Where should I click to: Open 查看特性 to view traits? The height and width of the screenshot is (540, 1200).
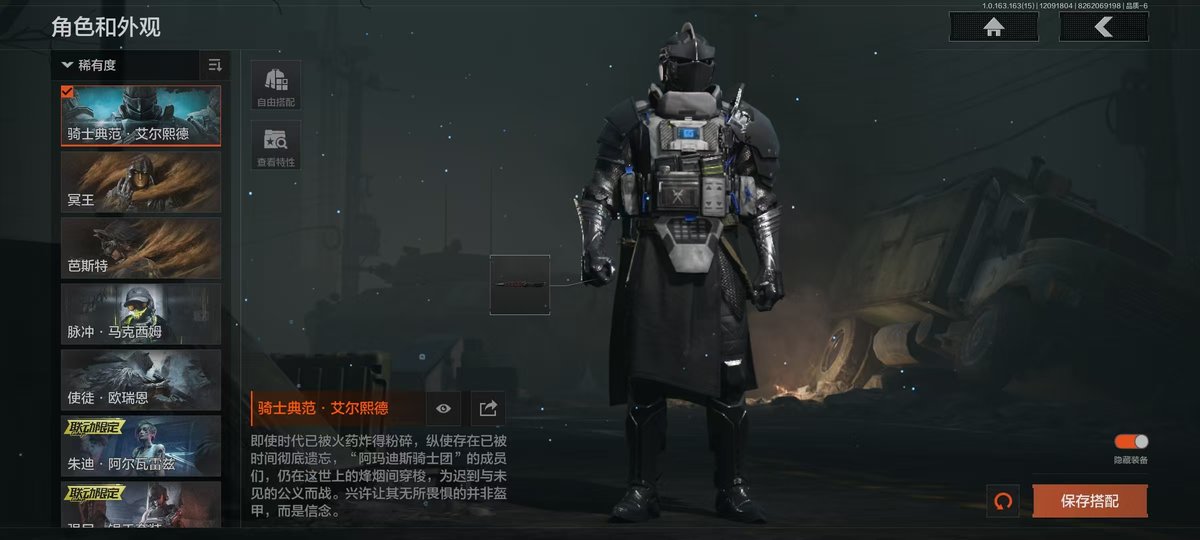point(276,146)
